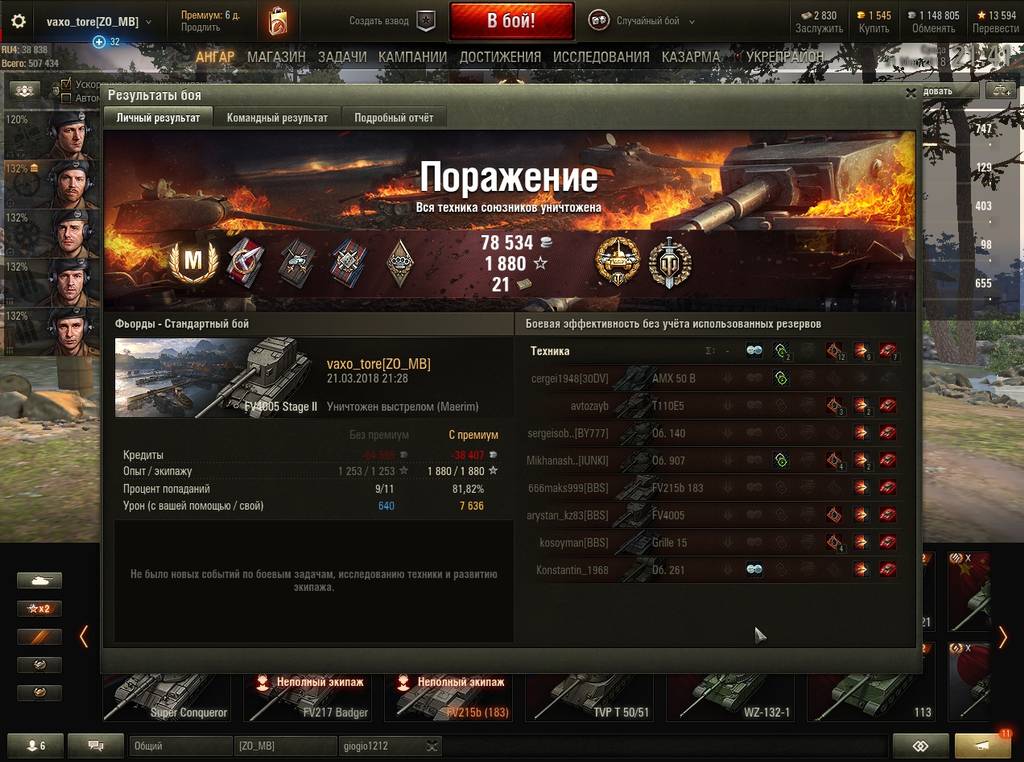Pick the WZ-132-1 tank in carousel
The width and height of the screenshot is (1024, 762).
730,696
